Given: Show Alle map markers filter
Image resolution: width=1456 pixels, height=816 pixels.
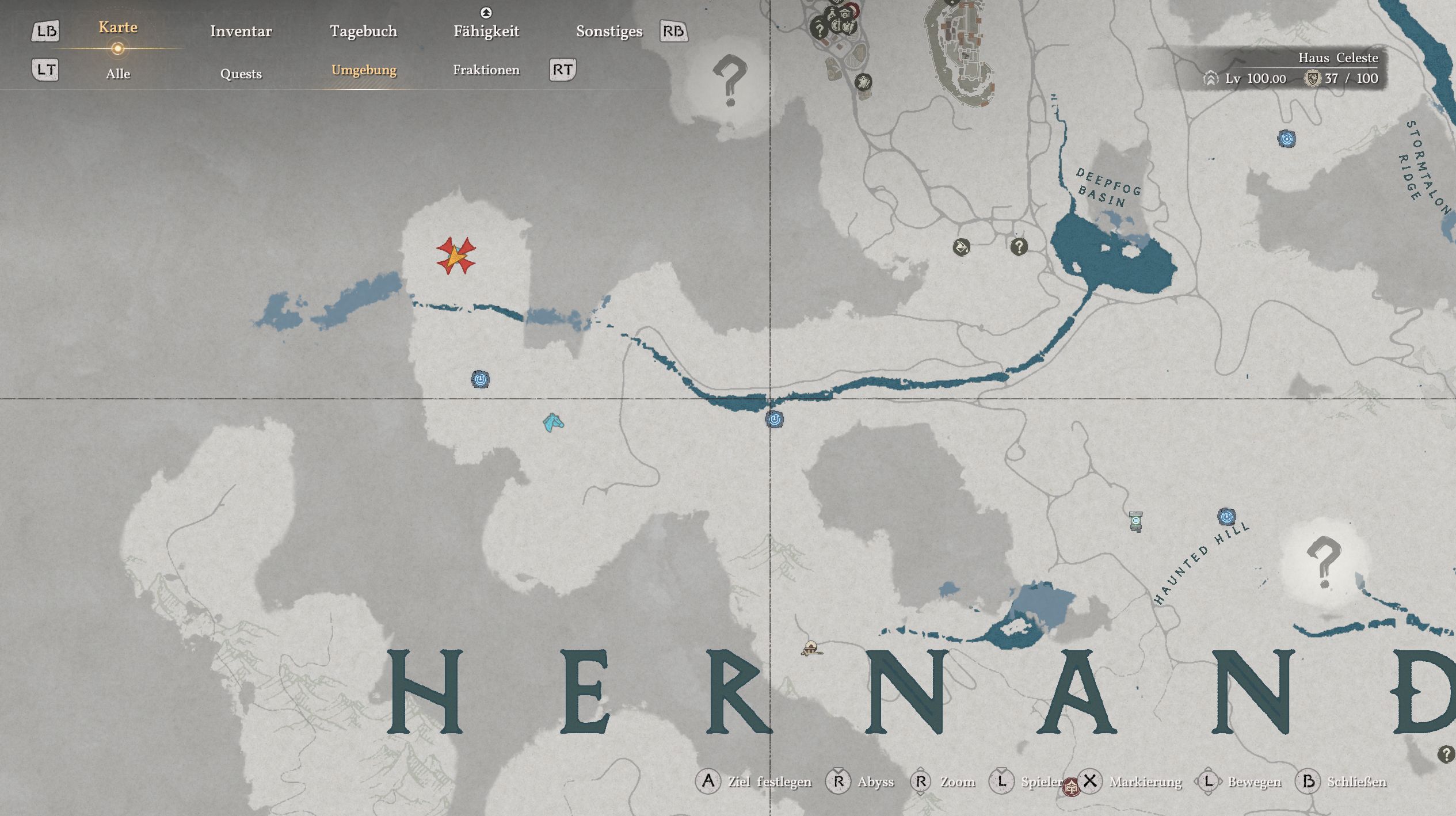Looking at the screenshot, I should (x=118, y=74).
